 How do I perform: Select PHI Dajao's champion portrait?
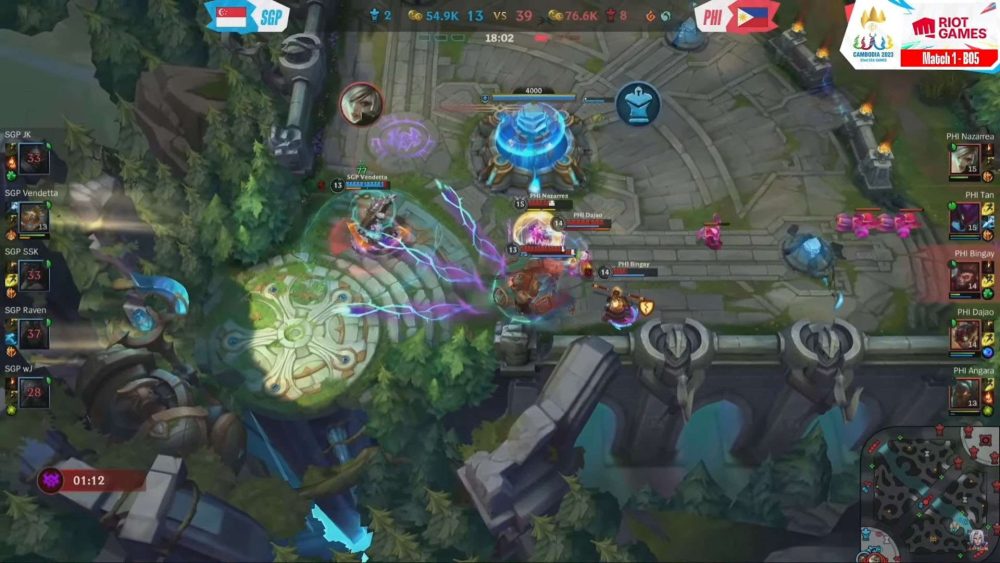click(965, 334)
